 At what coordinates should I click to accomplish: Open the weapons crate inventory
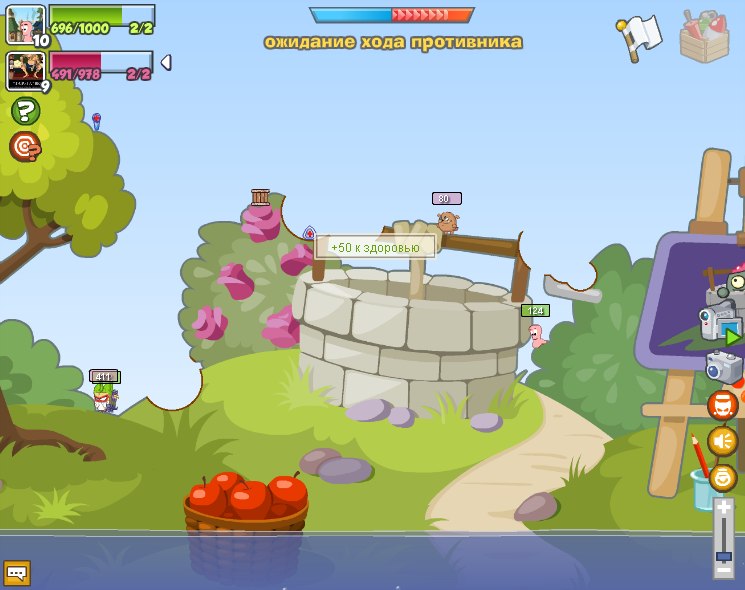coord(704,37)
